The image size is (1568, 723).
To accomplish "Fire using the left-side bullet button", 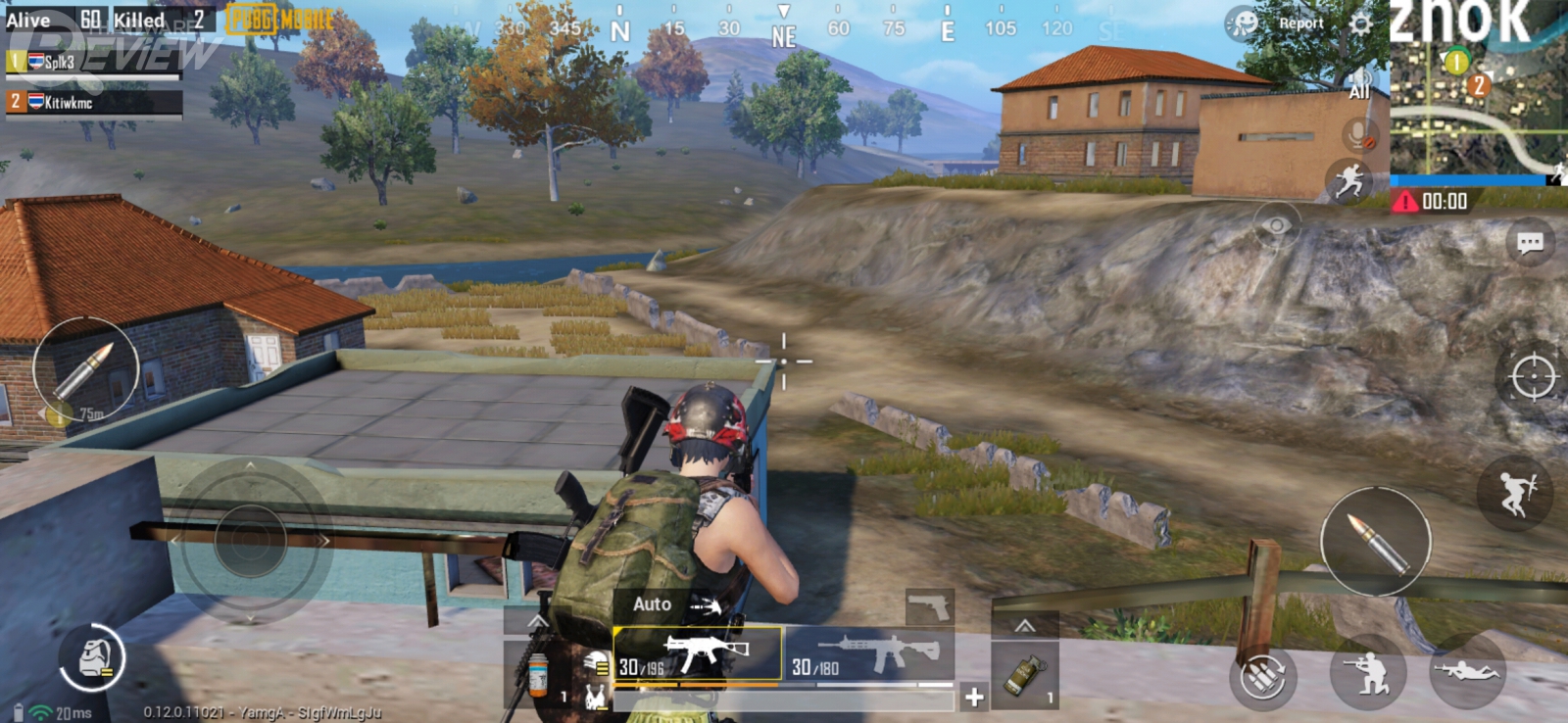I will [x=86, y=369].
